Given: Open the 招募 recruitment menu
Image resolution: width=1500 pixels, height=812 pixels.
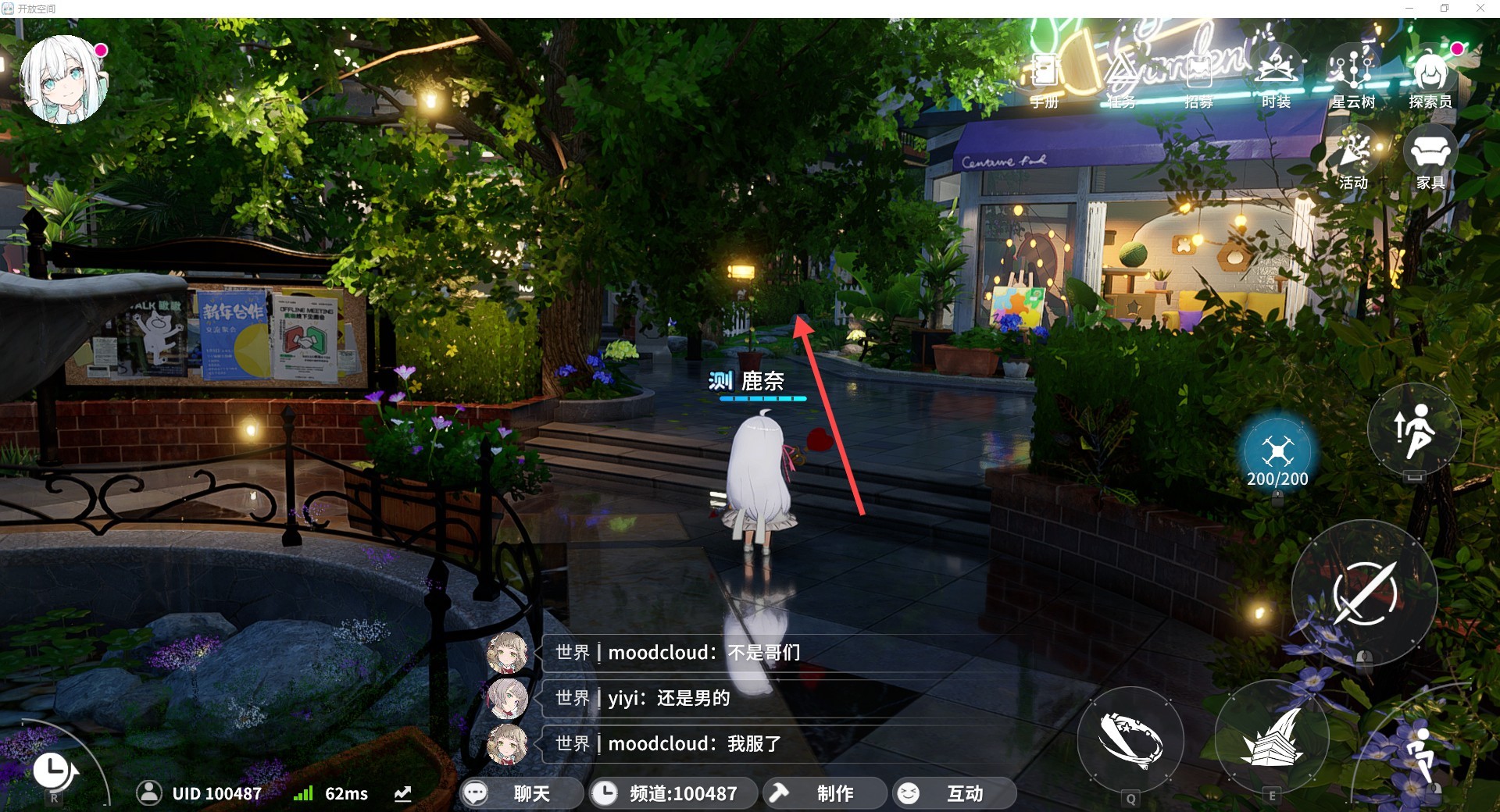Looking at the screenshot, I should (x=1198, y=78).
